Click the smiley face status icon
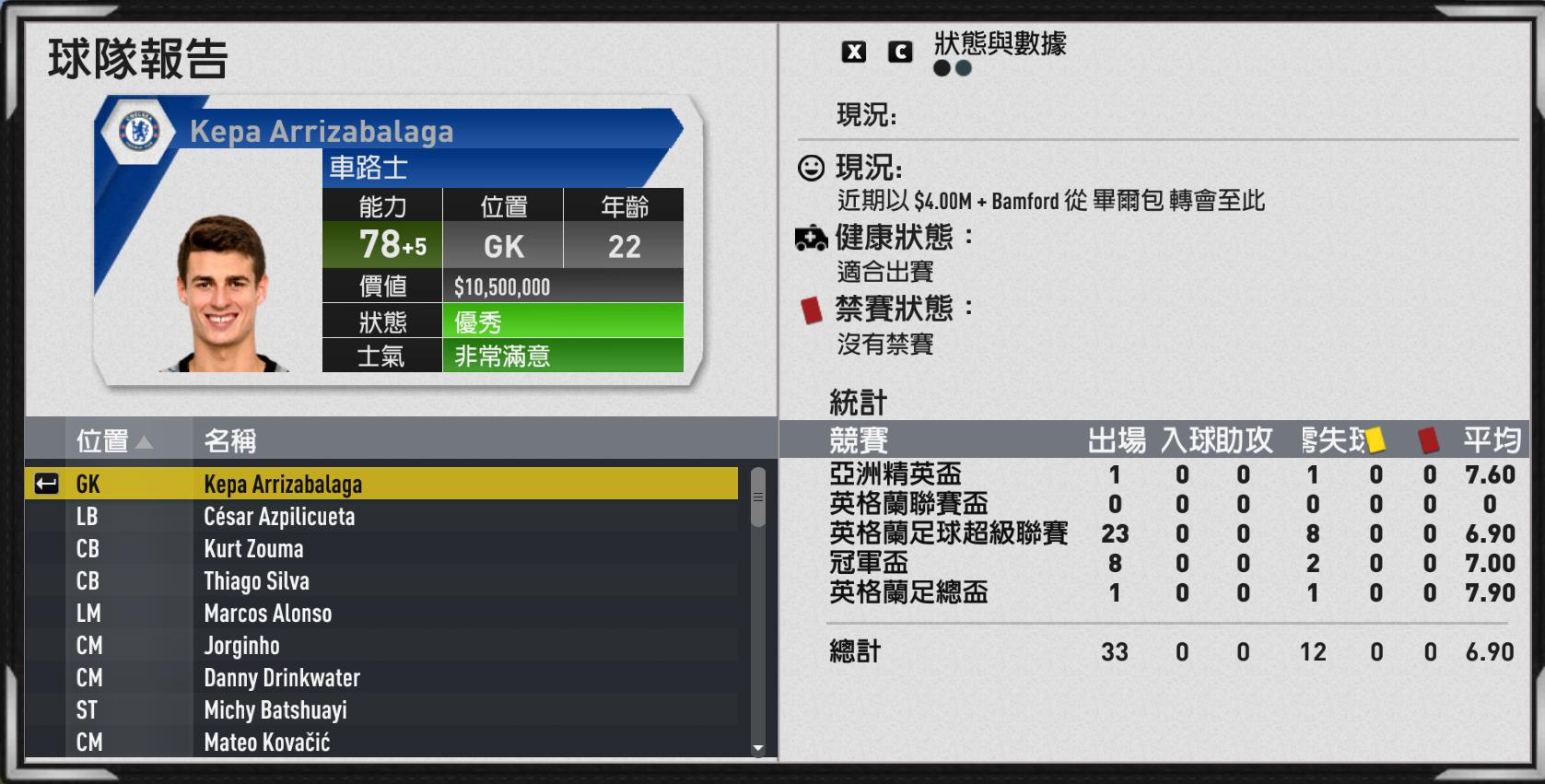This screenshot has height=784, width=1545. [x=809, y=169]
